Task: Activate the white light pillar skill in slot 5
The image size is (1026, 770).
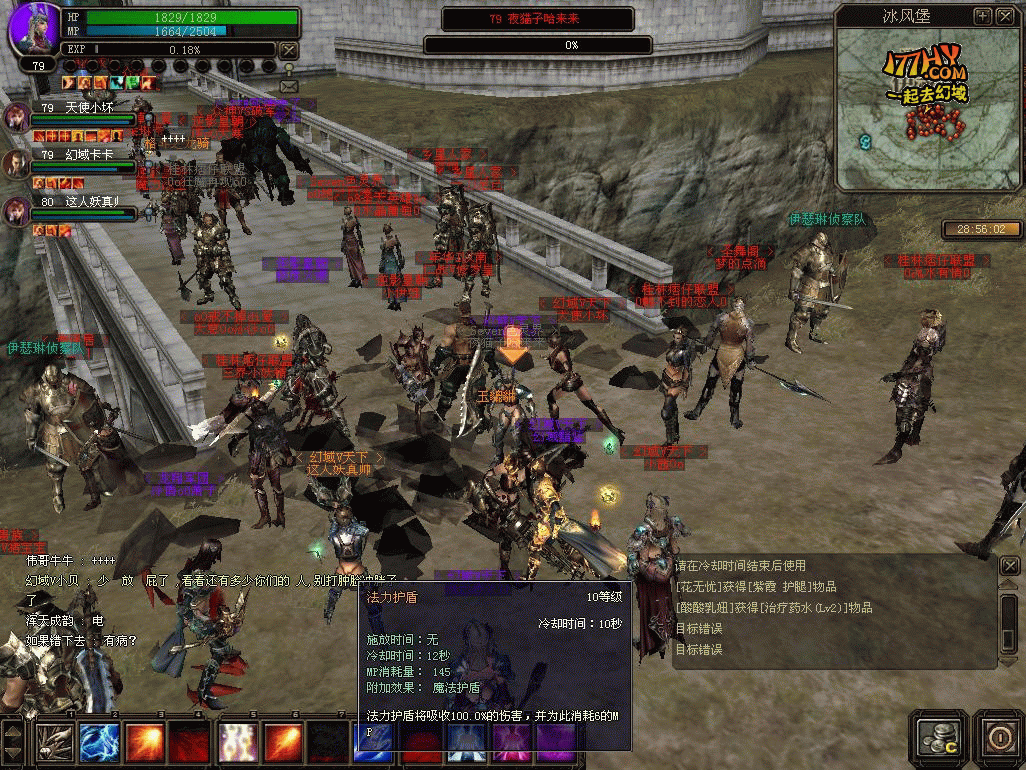Action: point(238,743)
